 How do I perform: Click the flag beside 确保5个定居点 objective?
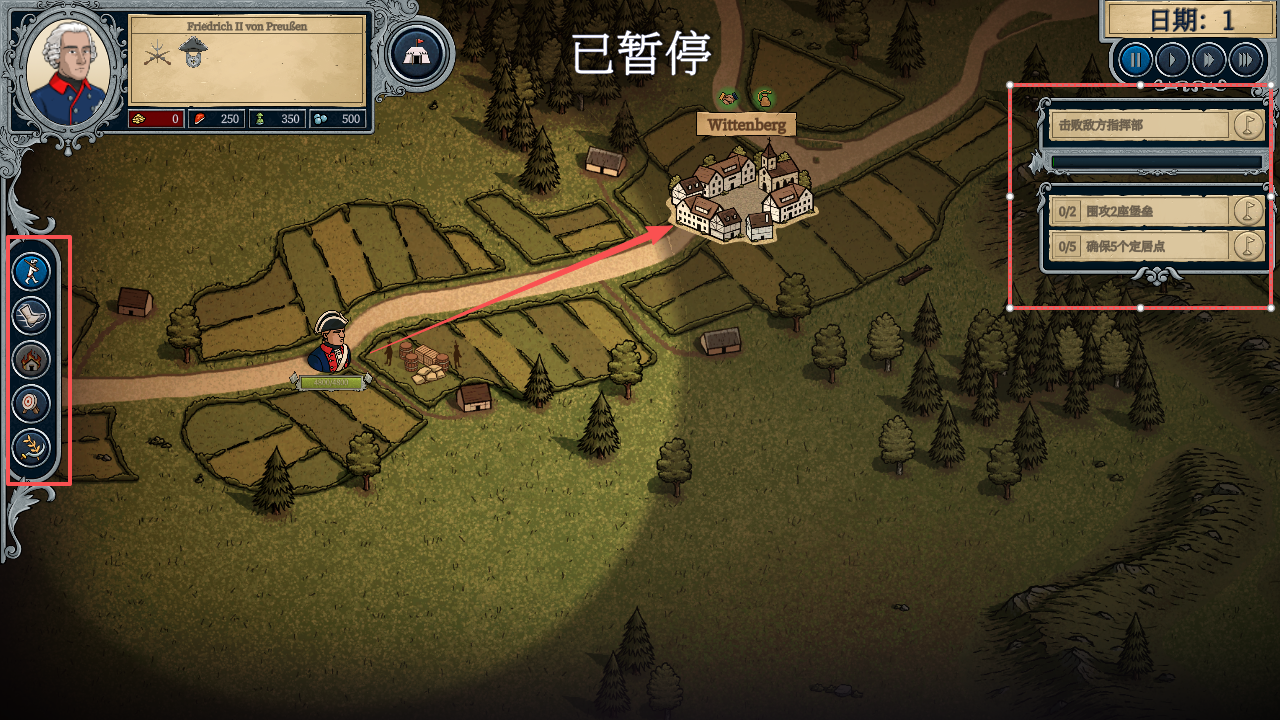tap(1246, 246)
